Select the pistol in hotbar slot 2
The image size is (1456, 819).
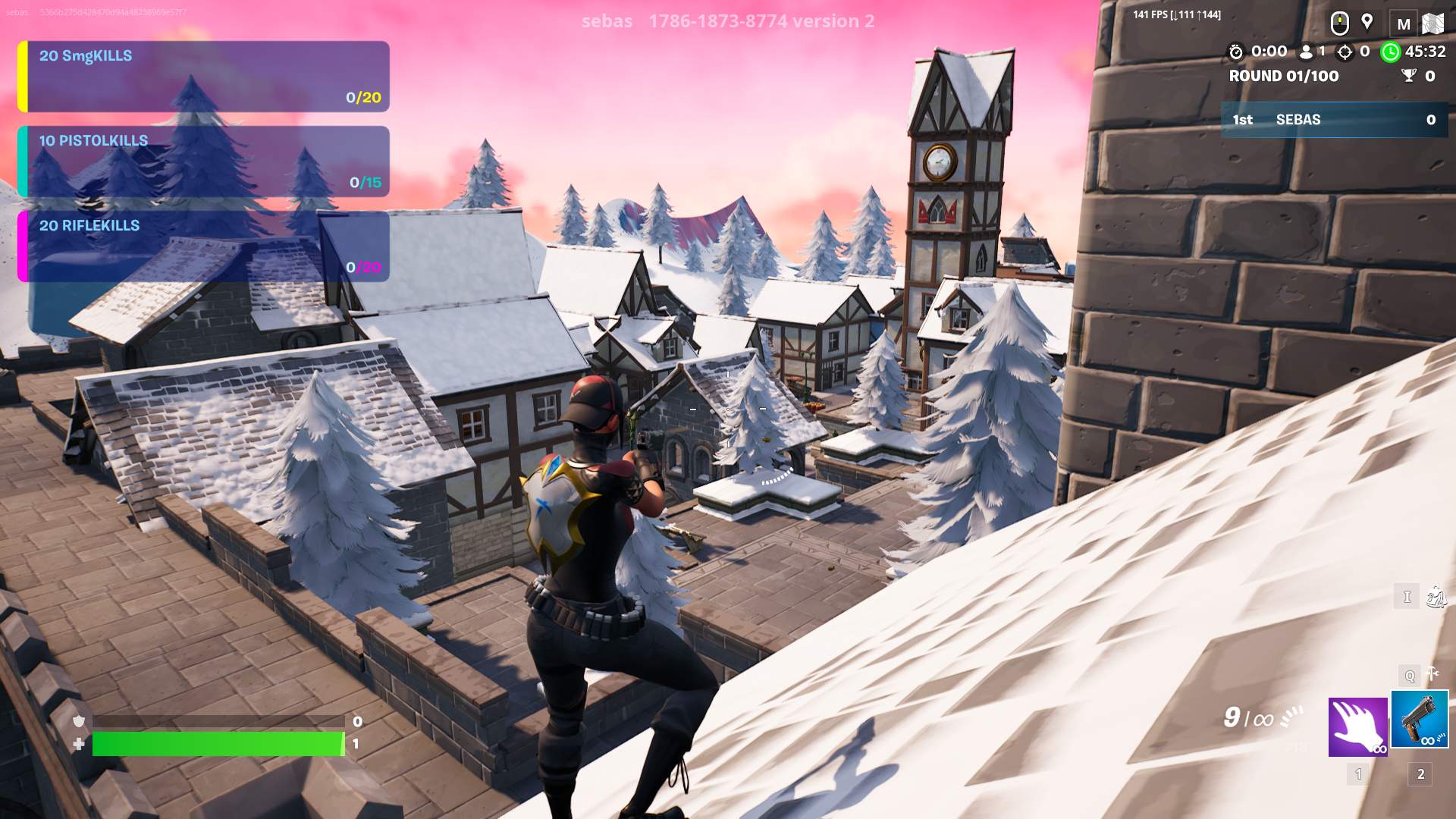[1419, 718]
